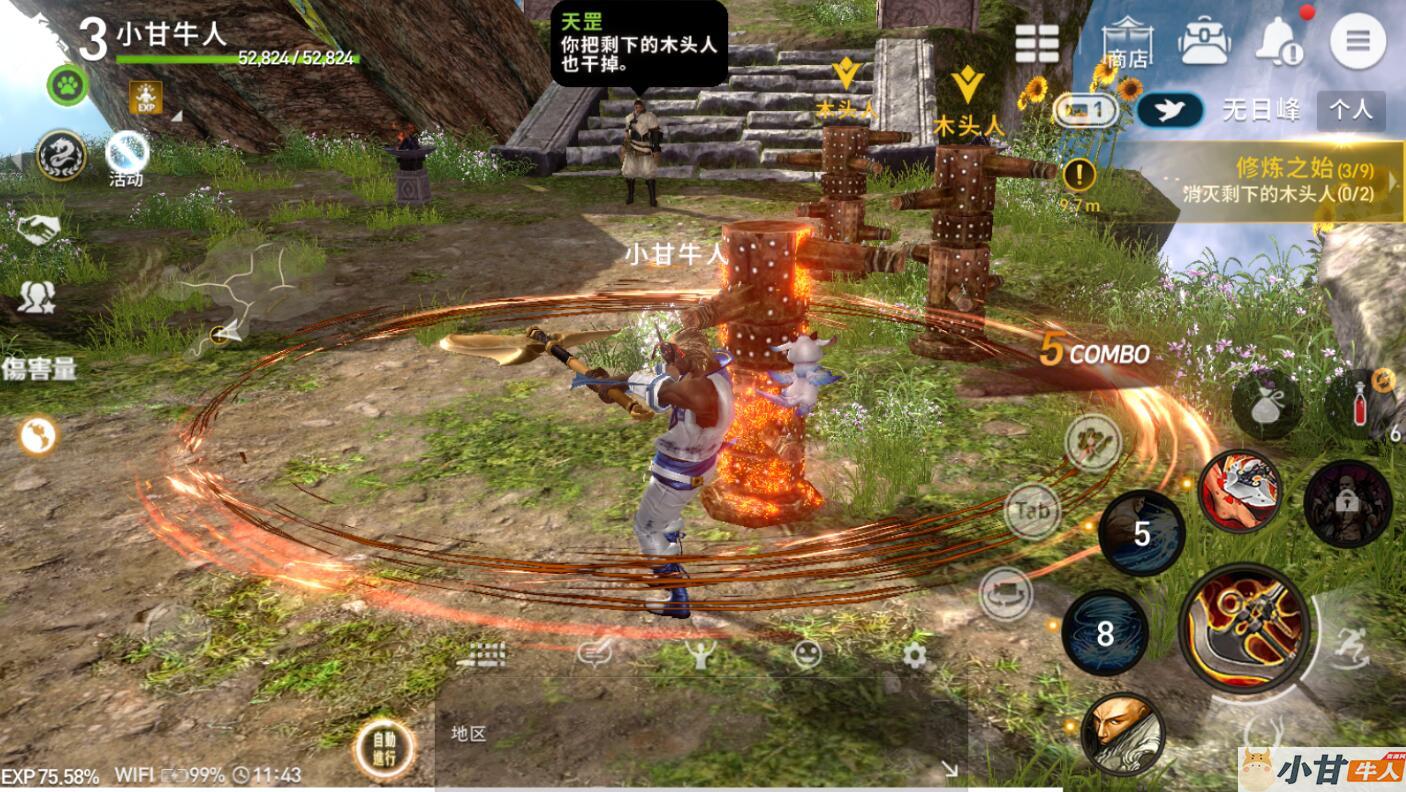
Task: Toggle 自動進行 auto-quest button
Action: (x=384, y=749)
